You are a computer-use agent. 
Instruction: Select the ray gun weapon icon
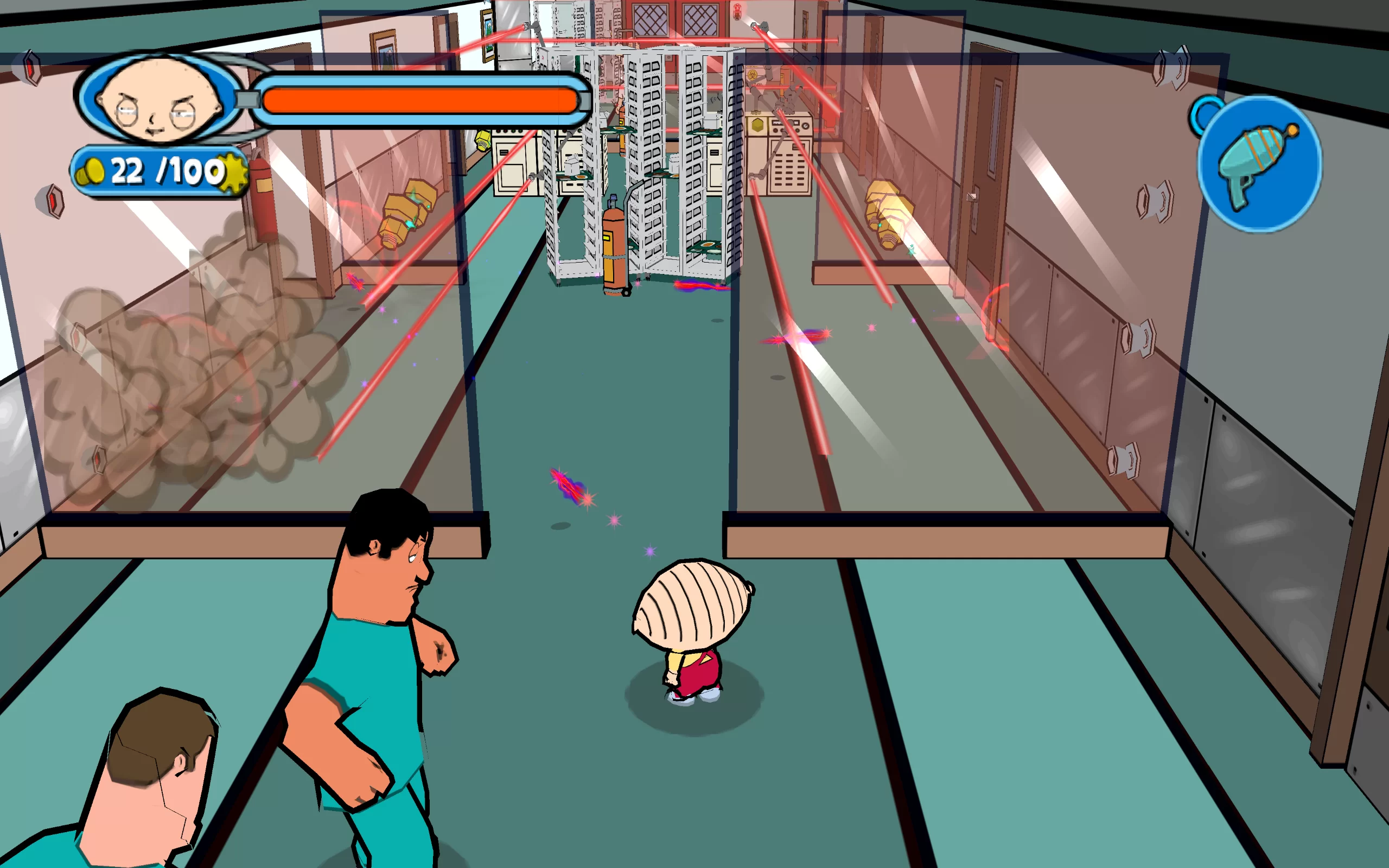(x=1259, y=164)
